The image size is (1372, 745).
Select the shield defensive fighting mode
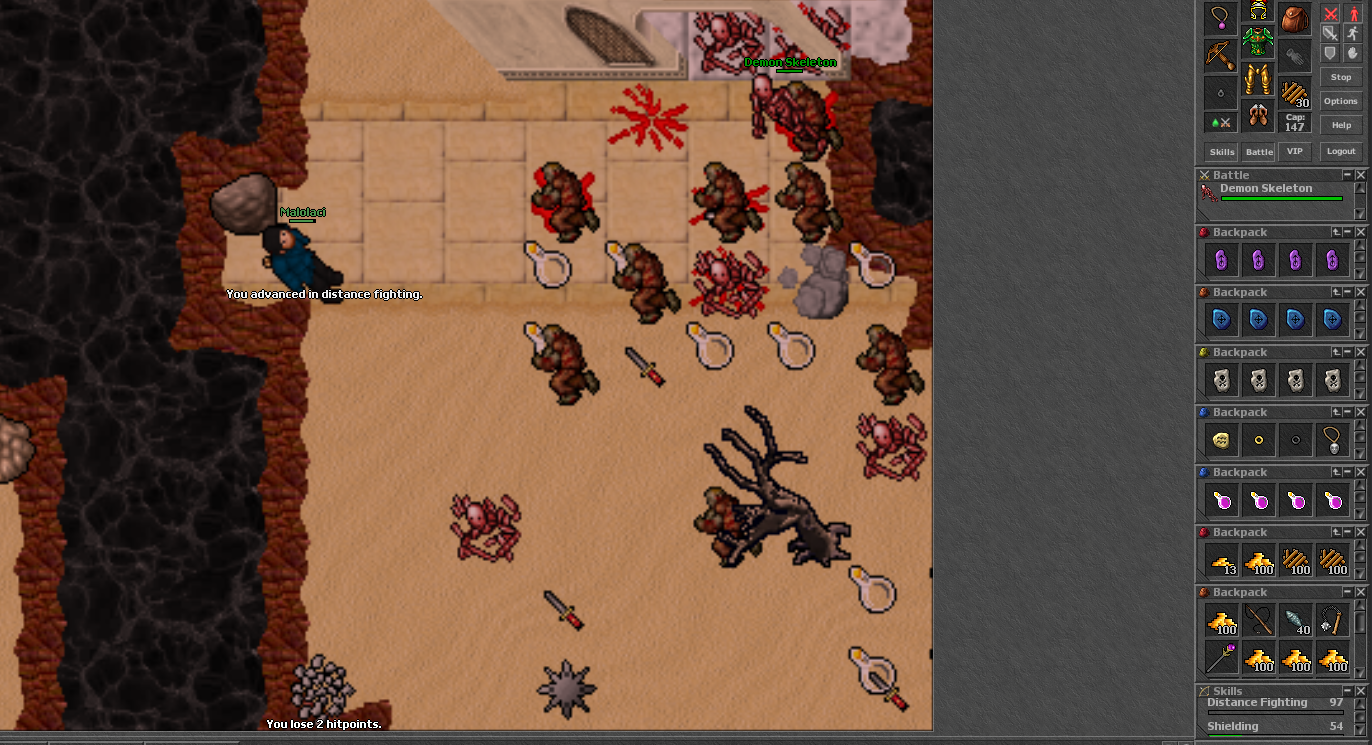point(1330,52)
